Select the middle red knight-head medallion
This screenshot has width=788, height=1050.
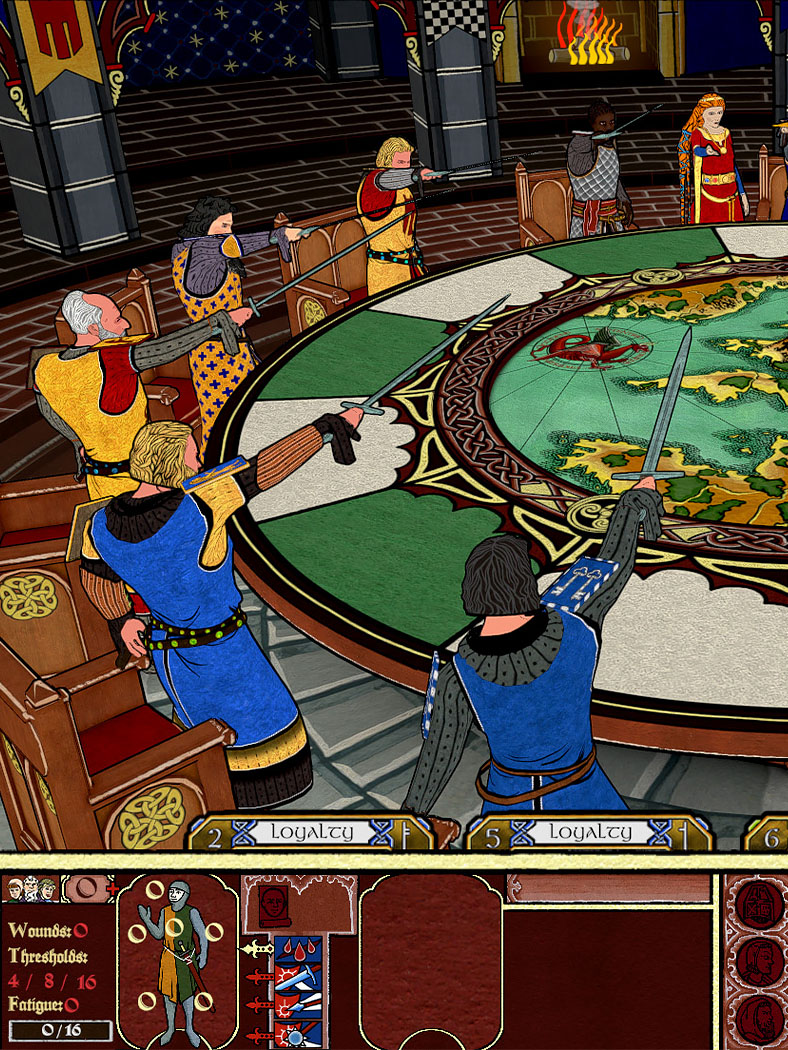pyautogui.click(x=758, y=961)
